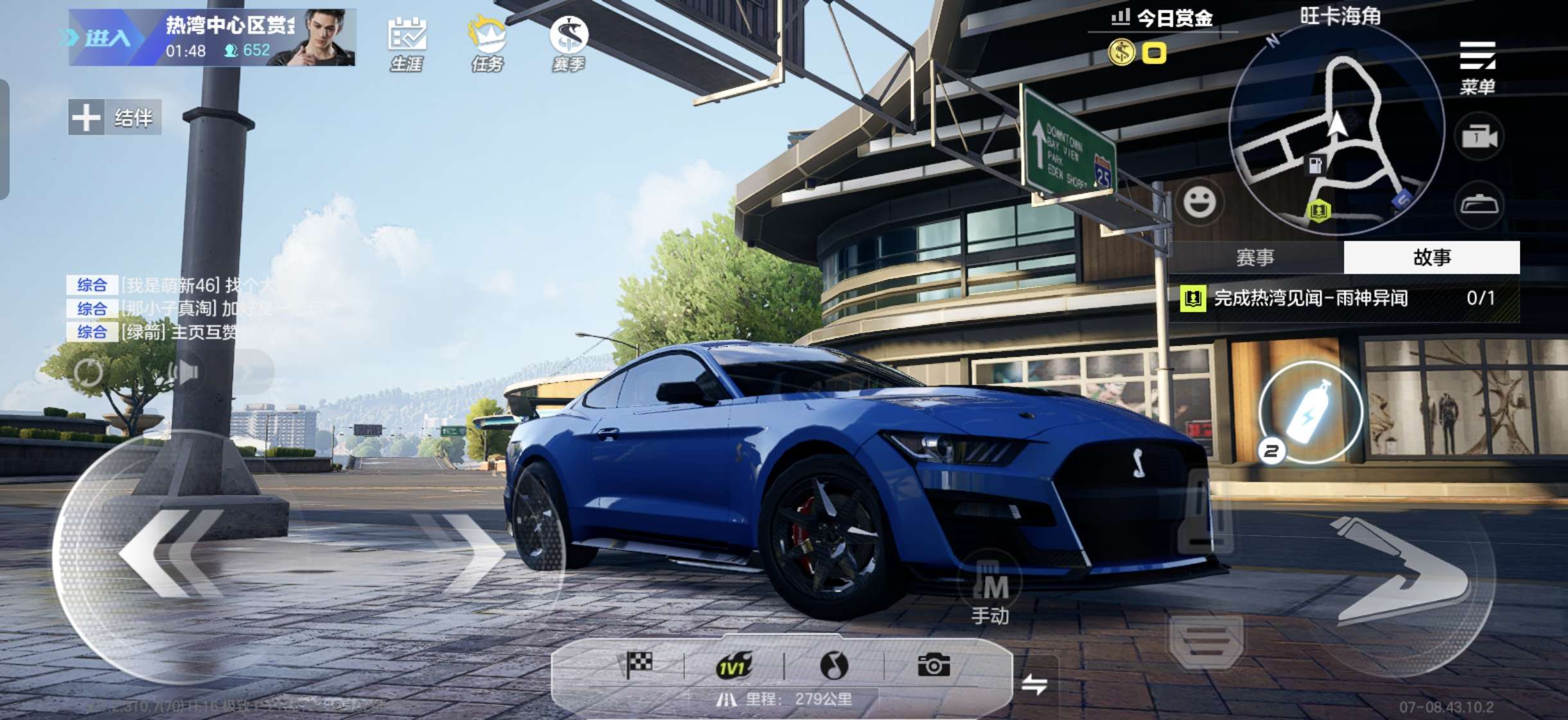The image size is (1568, 720).
Task: Open the 任务 missions menu
Action: coord(487,44)
